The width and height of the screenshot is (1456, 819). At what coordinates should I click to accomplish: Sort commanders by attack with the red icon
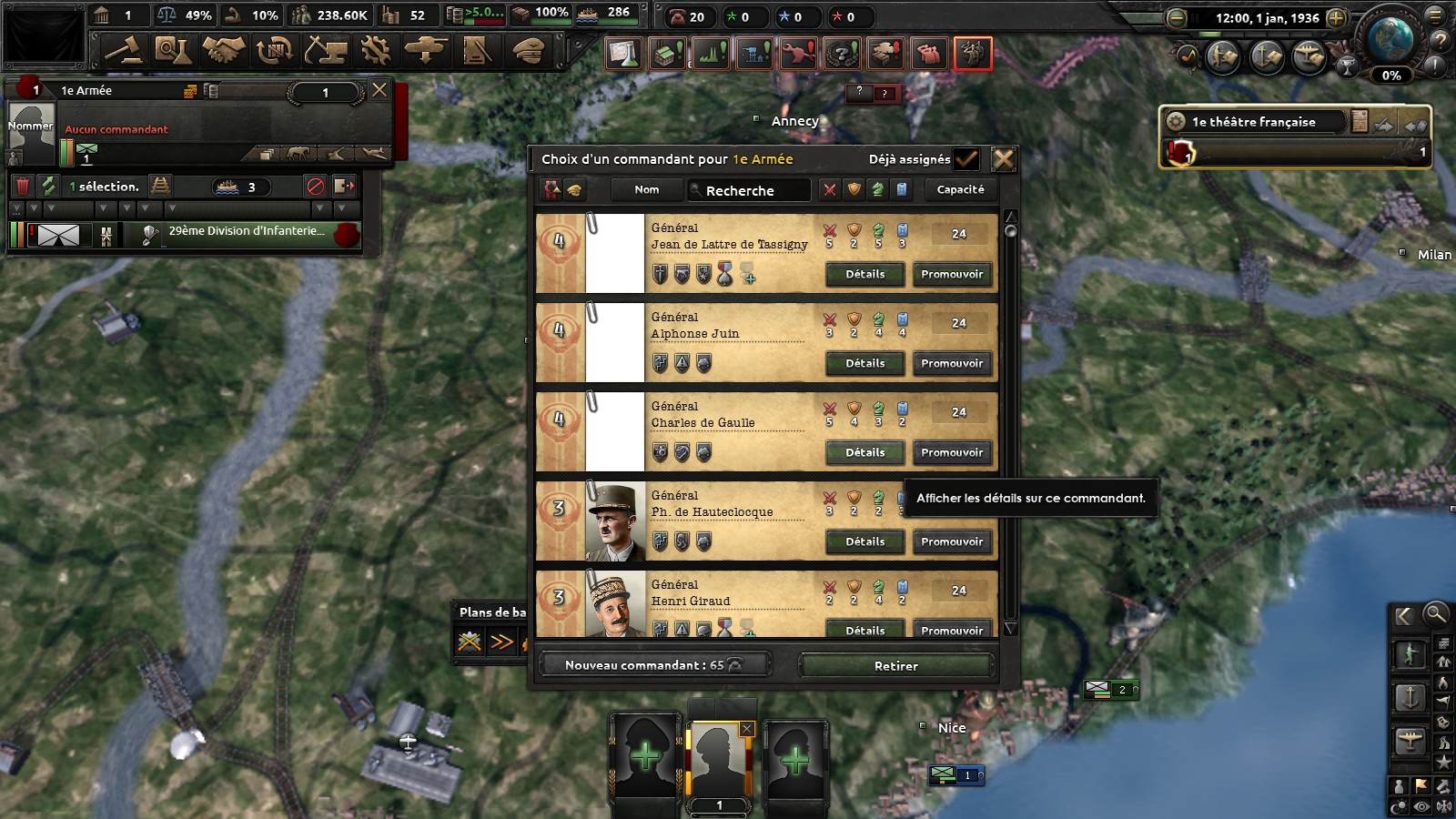pyautogui.click(x=829, y=190)
